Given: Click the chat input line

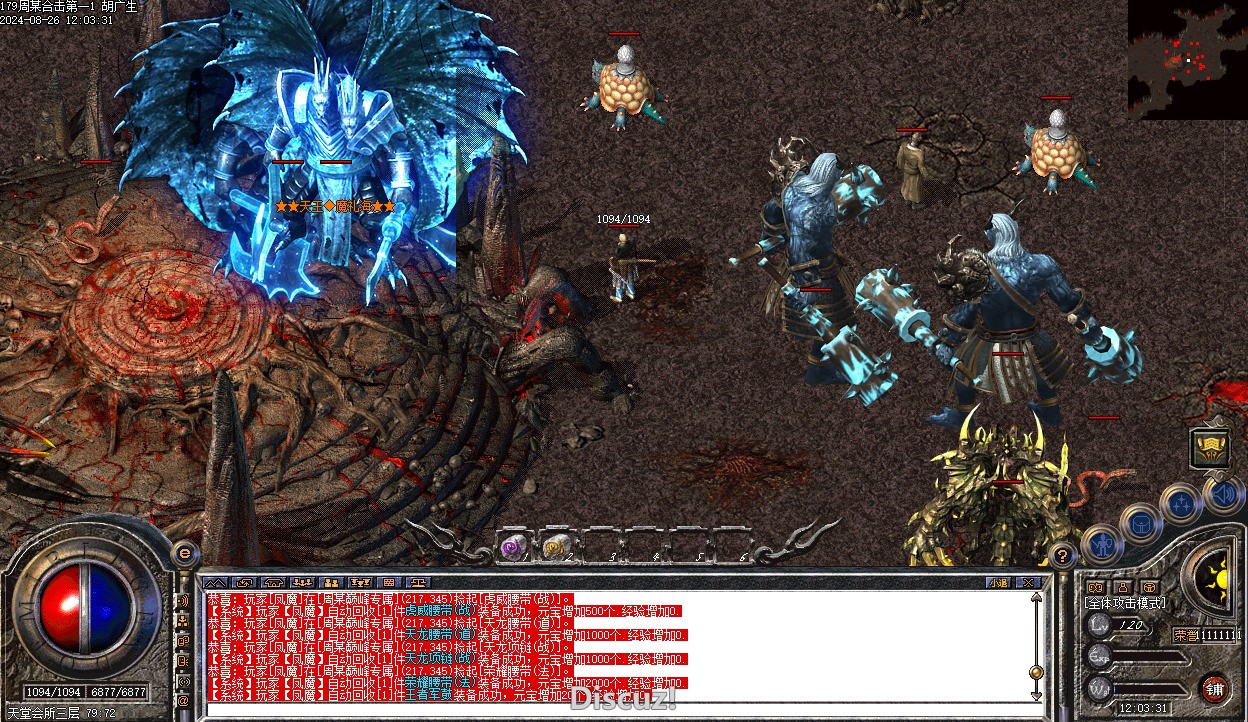Looking at the screenshot, I should [600, 709].
